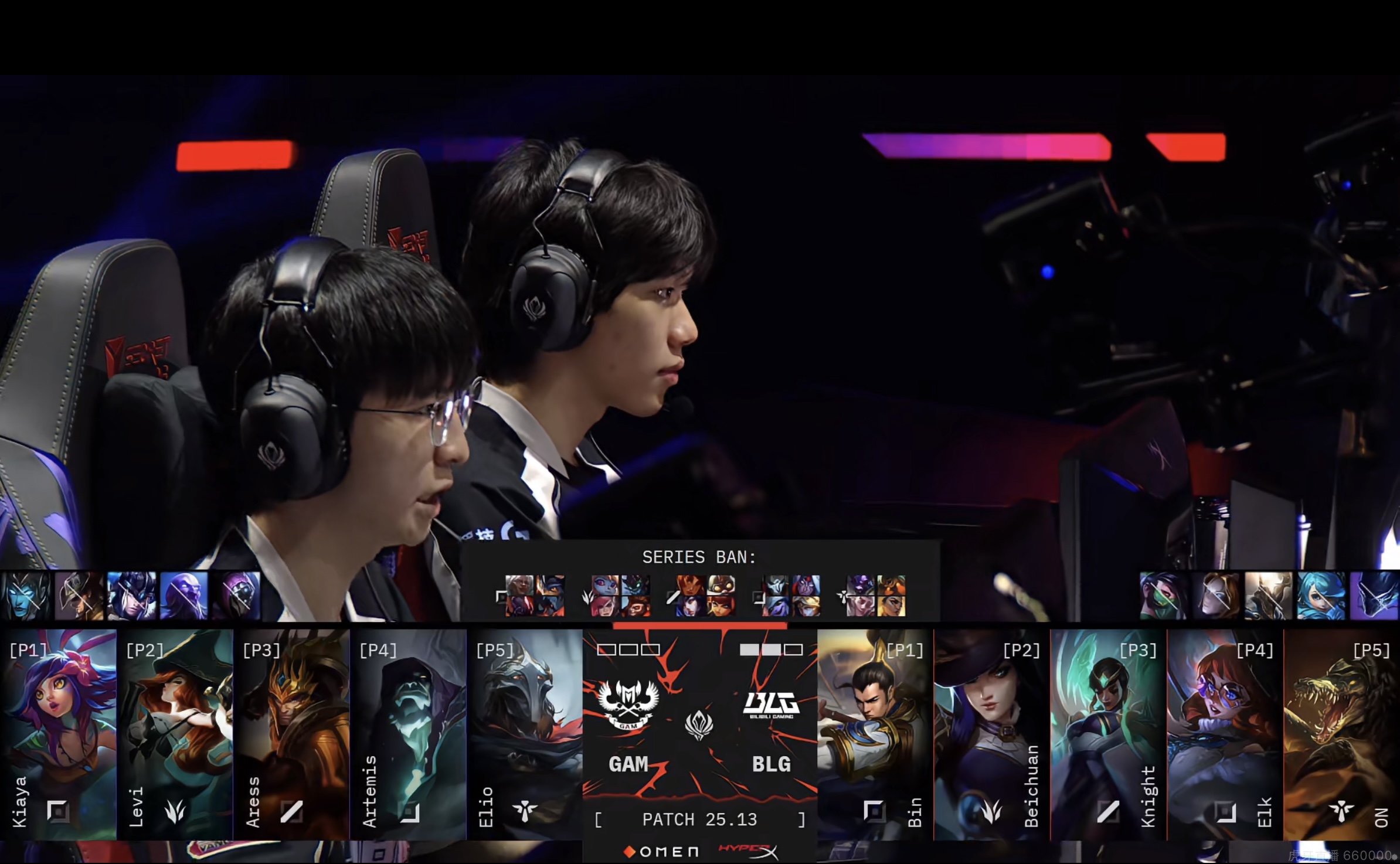Choose ON's Renekton pick card

coord(1341,734)
